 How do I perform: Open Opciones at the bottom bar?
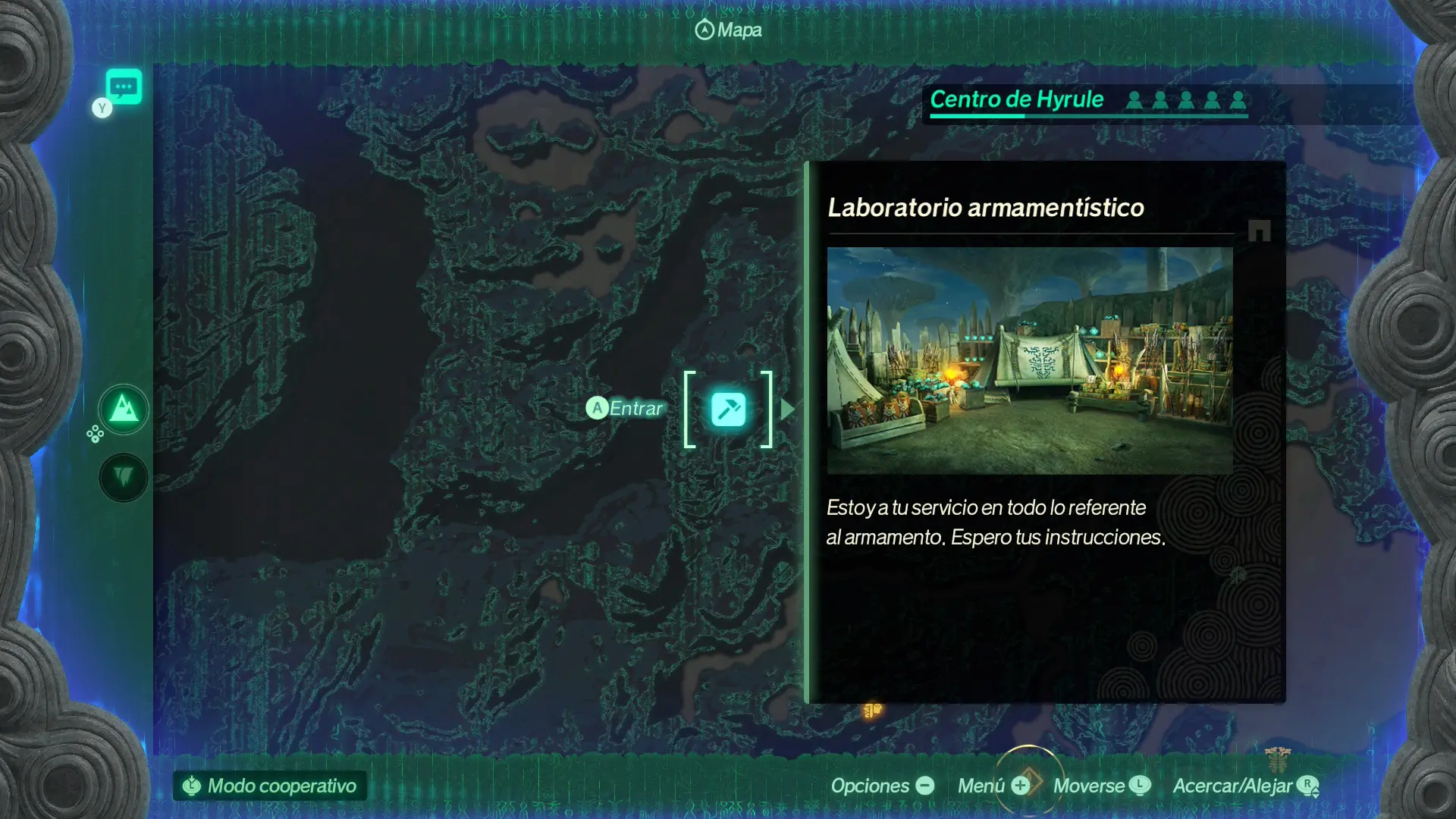tap(882, 786)
